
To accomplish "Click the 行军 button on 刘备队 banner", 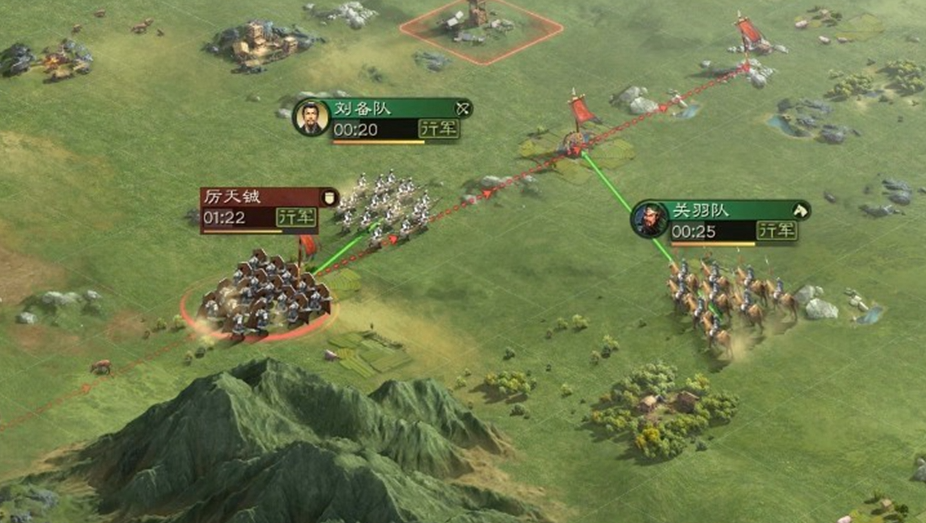I will pos(439,129).
